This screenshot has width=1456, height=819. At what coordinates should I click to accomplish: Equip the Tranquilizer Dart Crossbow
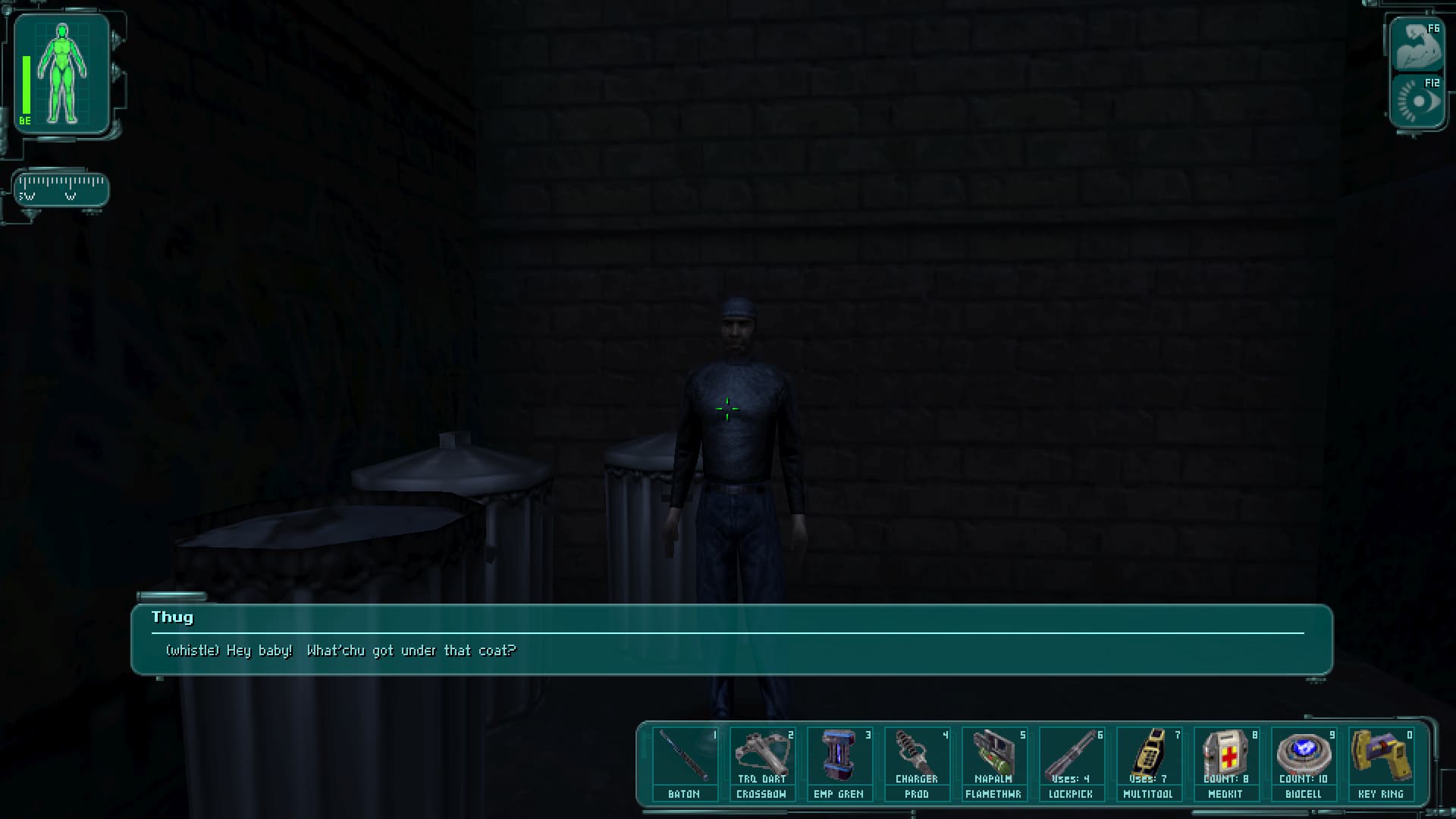761,763
